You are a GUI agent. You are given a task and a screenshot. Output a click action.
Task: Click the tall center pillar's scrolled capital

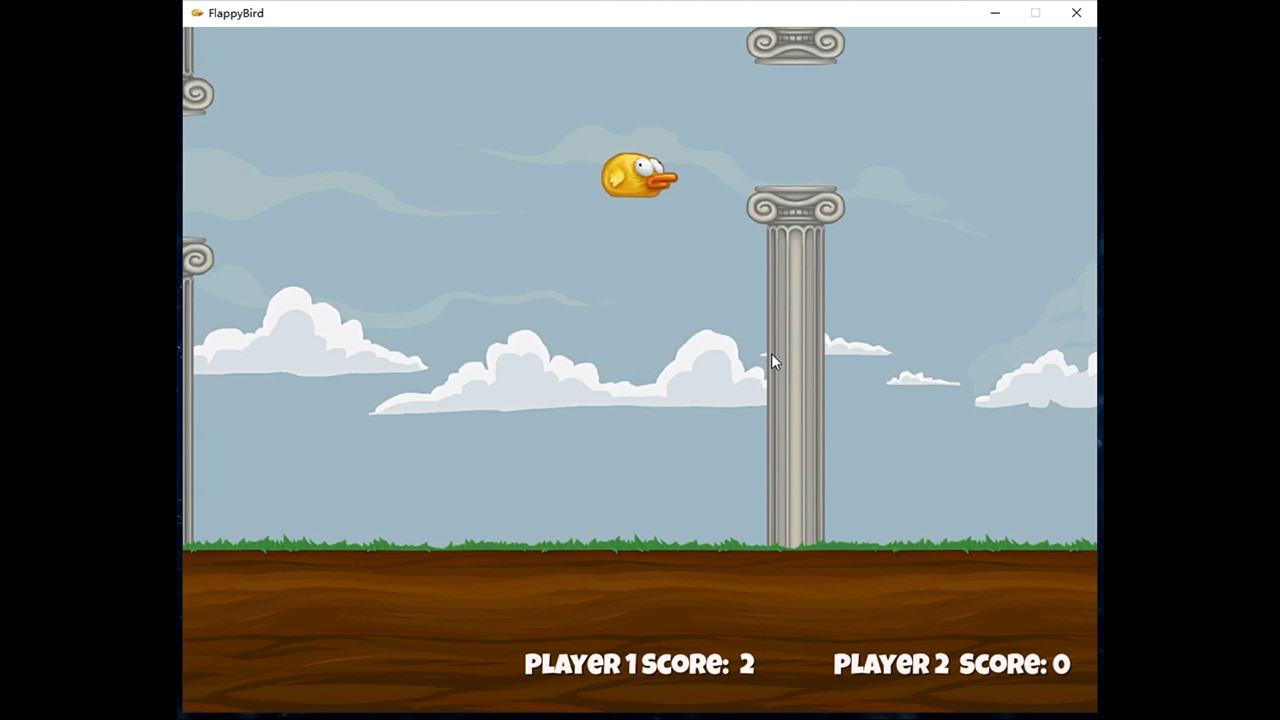coord(795,207)
